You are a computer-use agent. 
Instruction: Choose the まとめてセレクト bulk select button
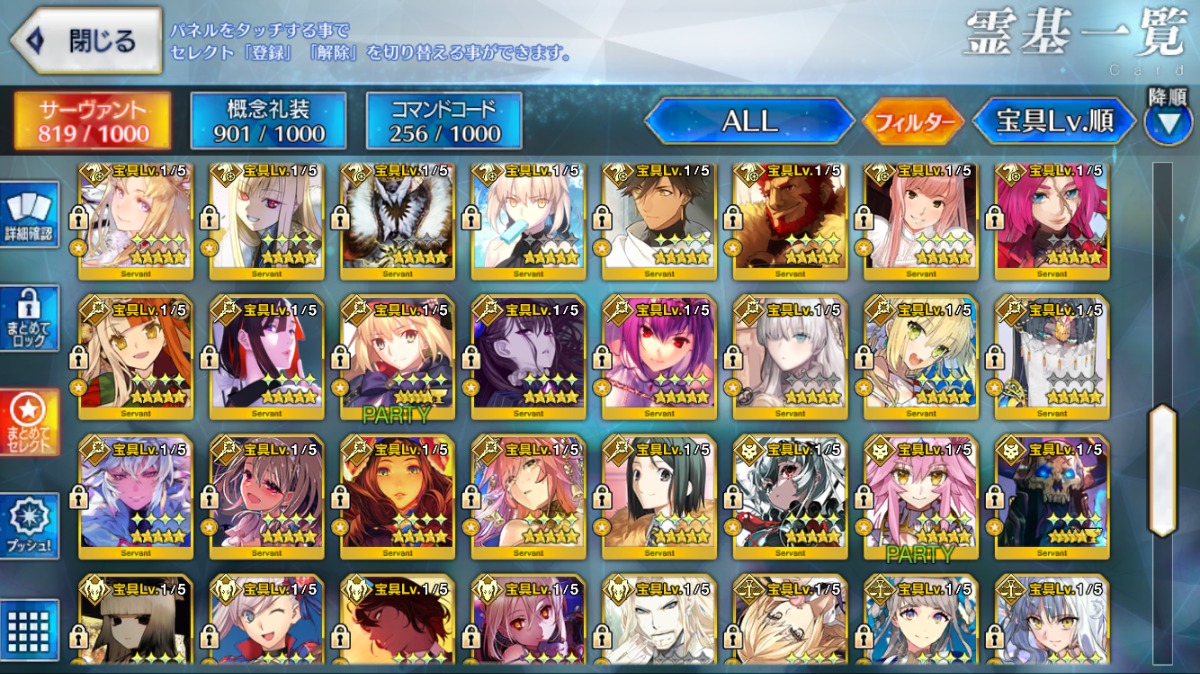(31, 422)
